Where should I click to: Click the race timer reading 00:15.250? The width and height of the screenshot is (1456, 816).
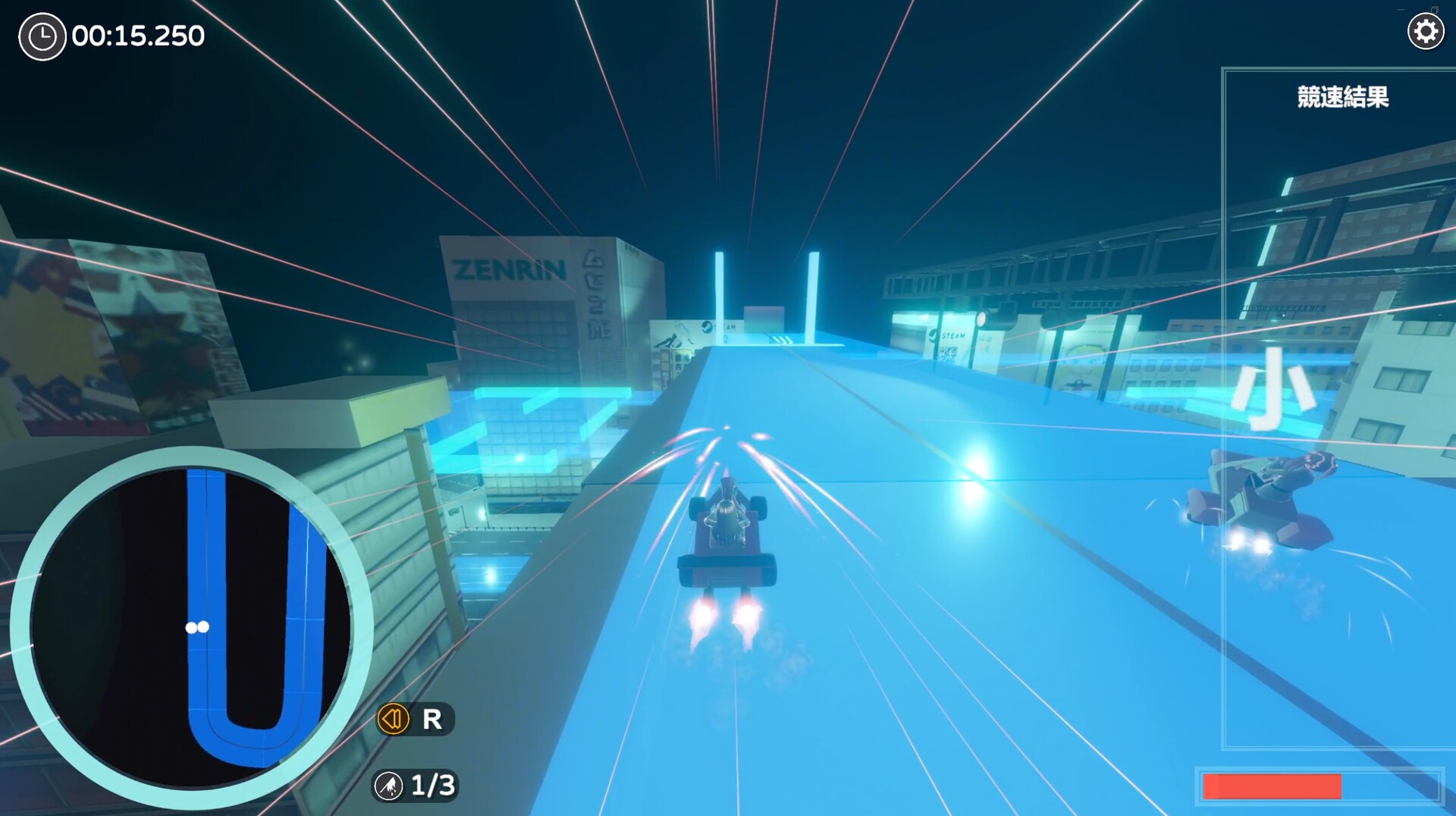tap(136, 35)
